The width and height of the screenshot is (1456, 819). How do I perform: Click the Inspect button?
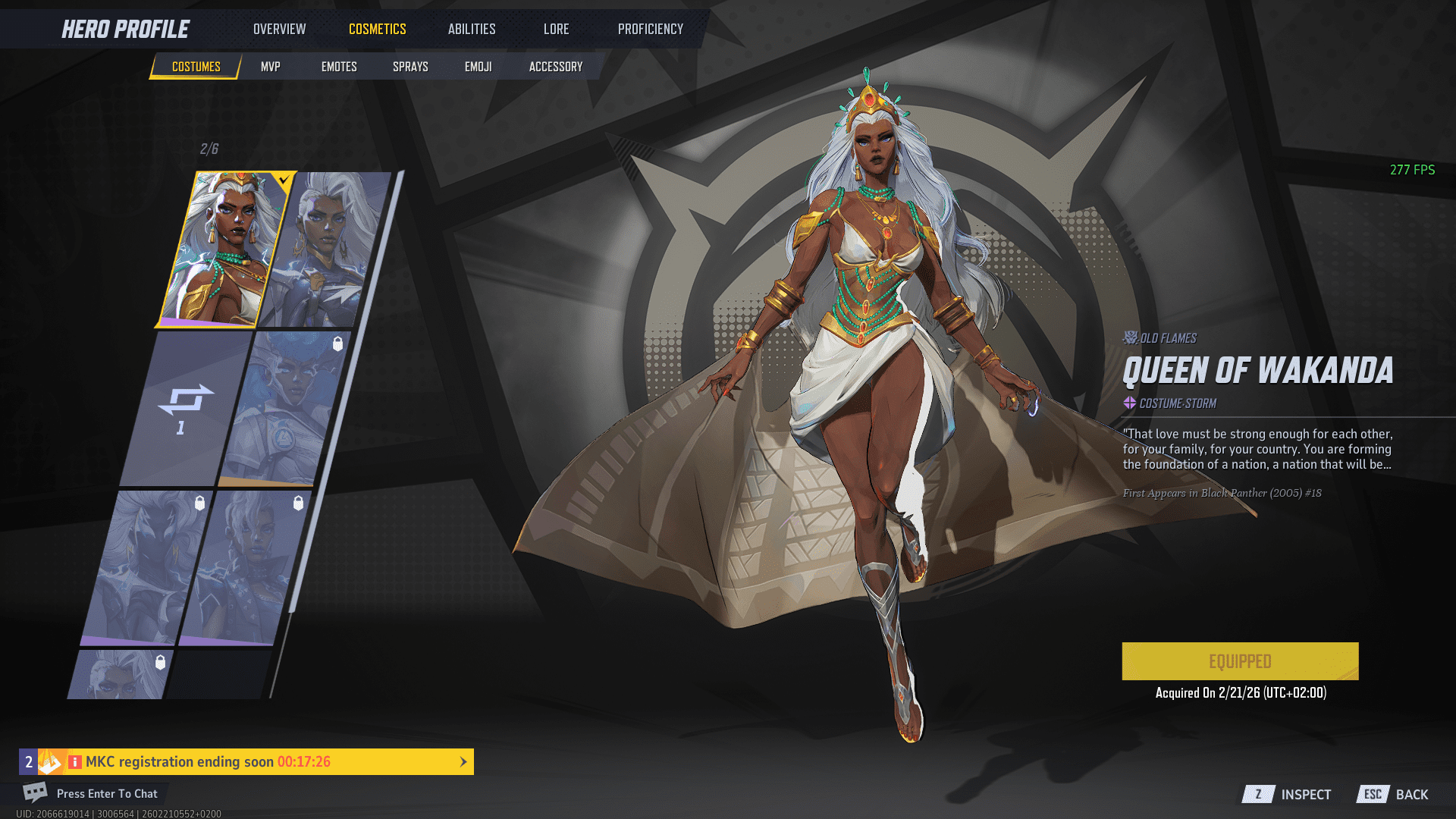click(1288, 794)
